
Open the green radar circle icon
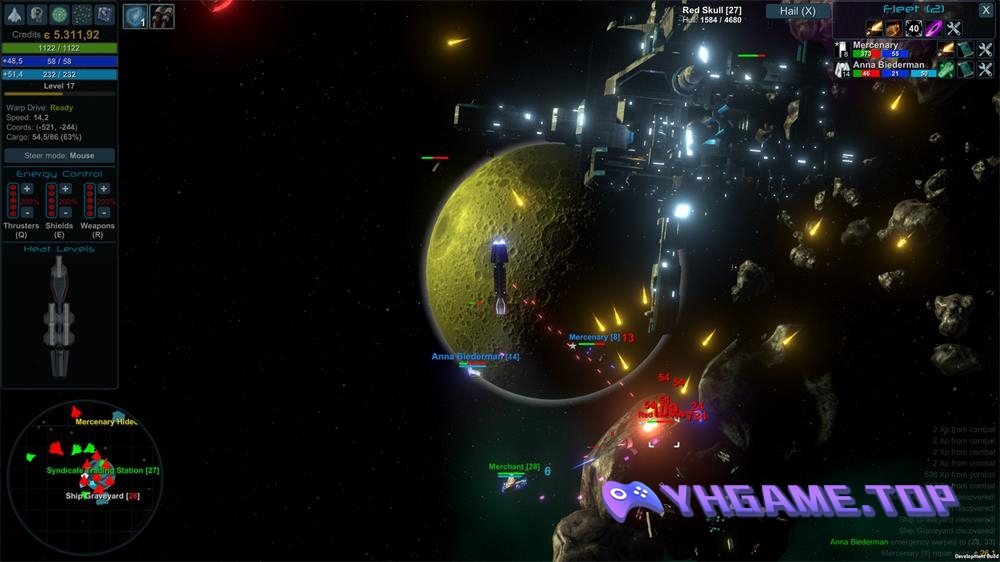[x=60, y=14]
